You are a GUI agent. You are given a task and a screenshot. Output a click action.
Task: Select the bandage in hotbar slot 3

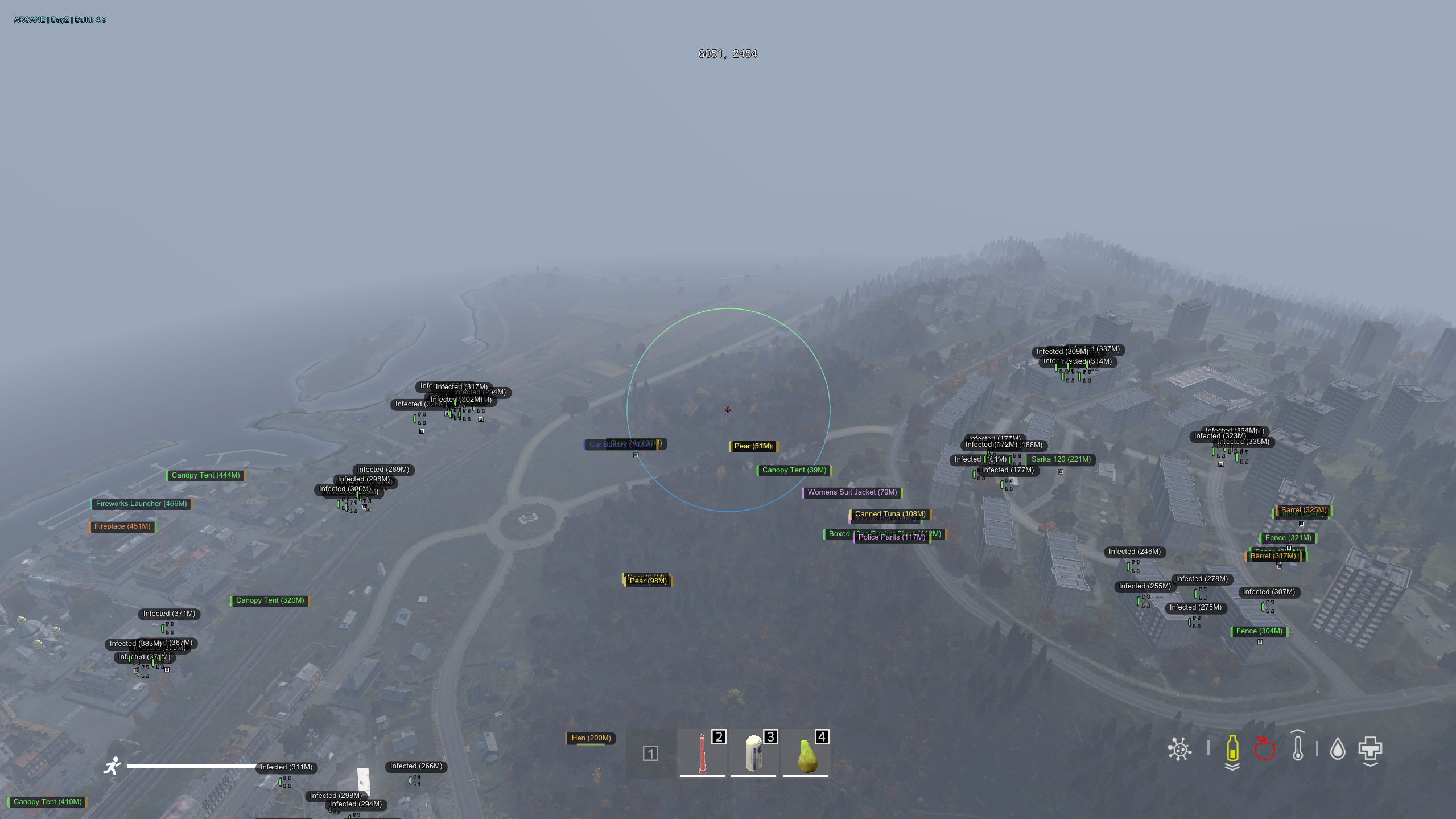click(753, 752)
